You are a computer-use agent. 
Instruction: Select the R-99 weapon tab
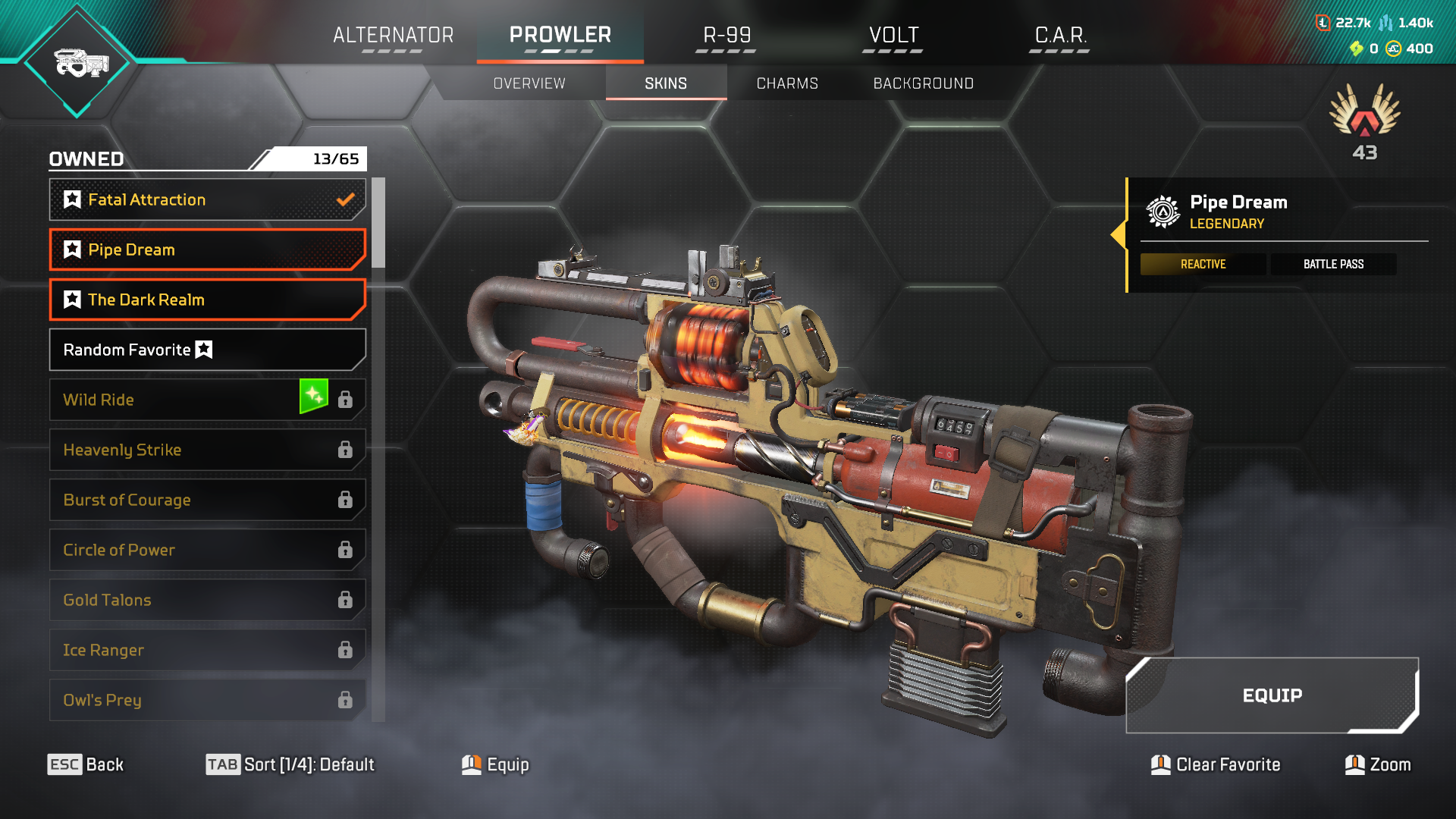[726, 36]
